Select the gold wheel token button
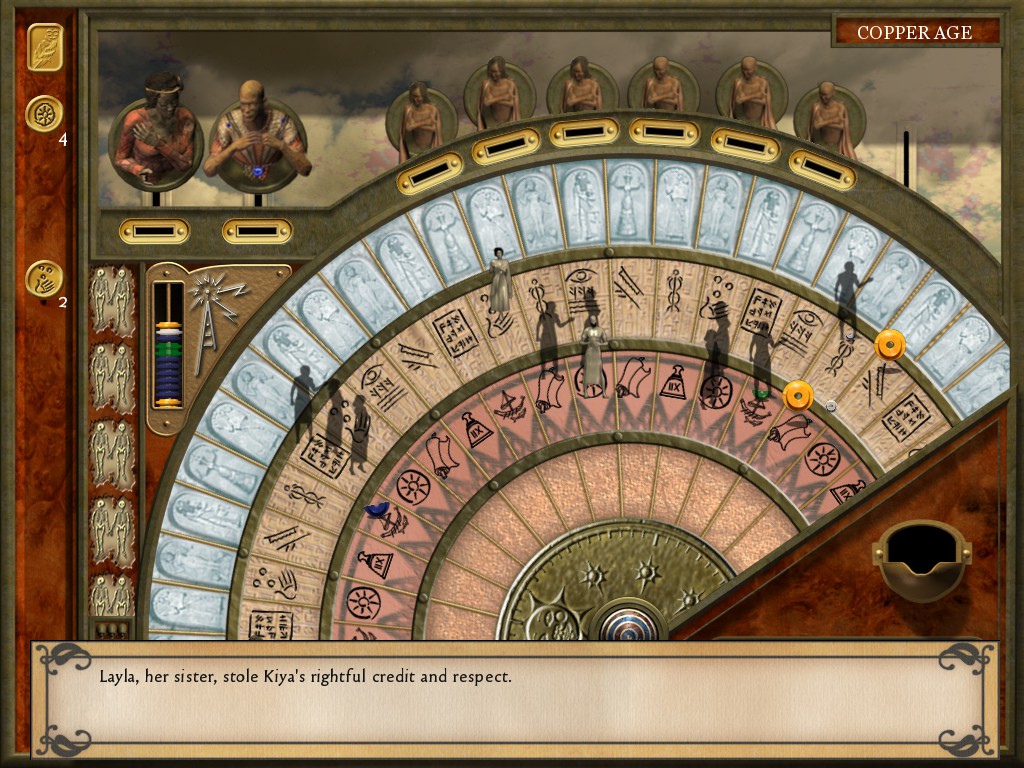Image resolution: width=1024 pixels, height=768 pixels. tap(44, 114)
